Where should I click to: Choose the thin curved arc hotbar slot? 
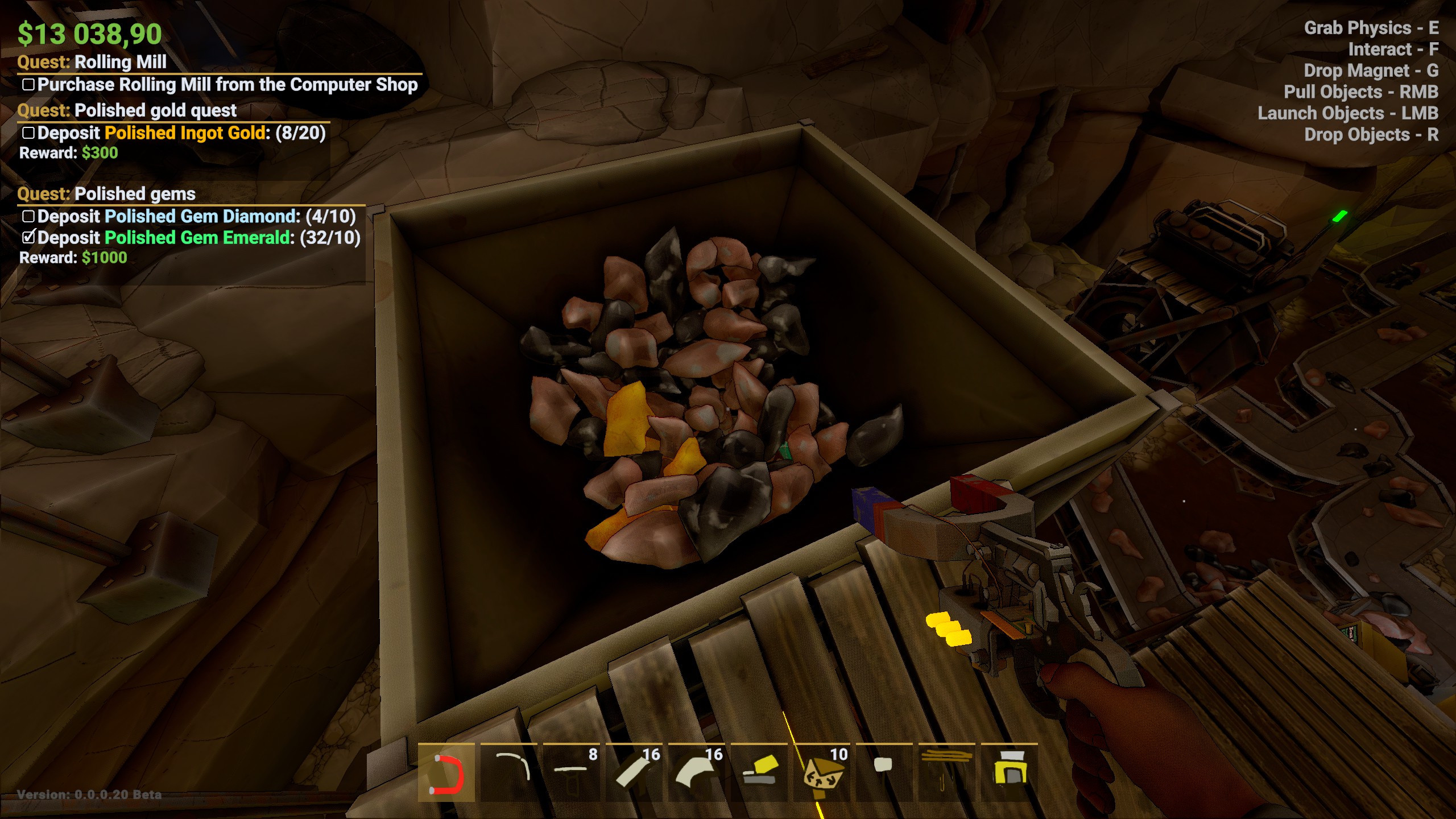508,773
